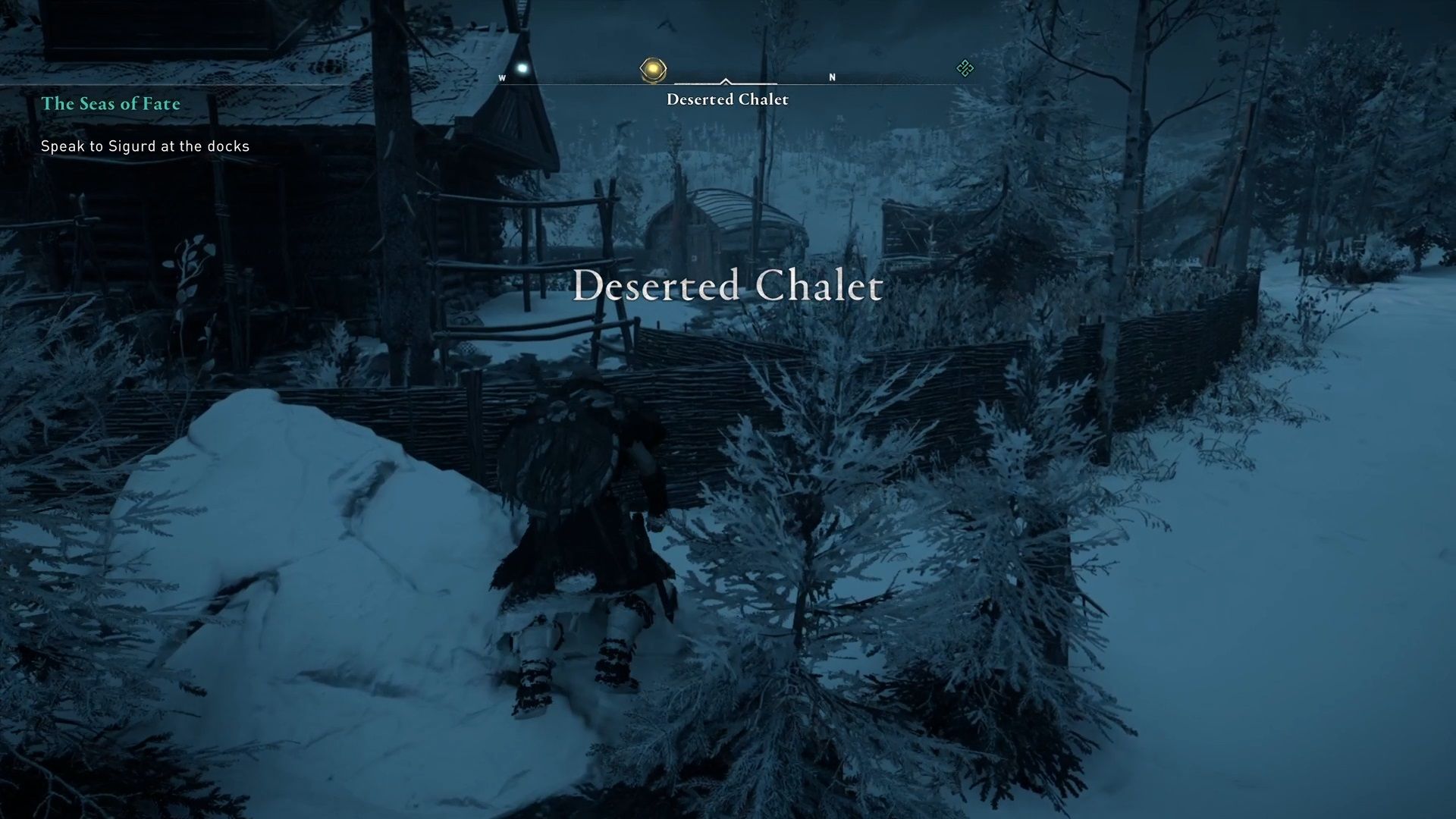Screen dimensions: 1456x819
Task: Select the quest title The Seas of Fate
Action: coord(111,104)
